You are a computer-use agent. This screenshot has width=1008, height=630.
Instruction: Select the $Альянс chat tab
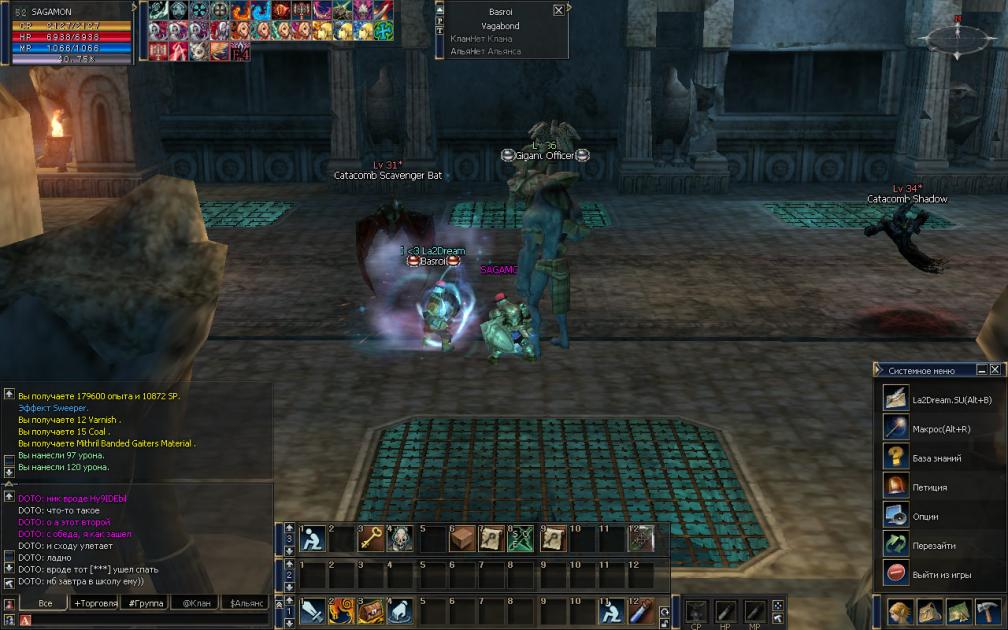click(247, 603)
